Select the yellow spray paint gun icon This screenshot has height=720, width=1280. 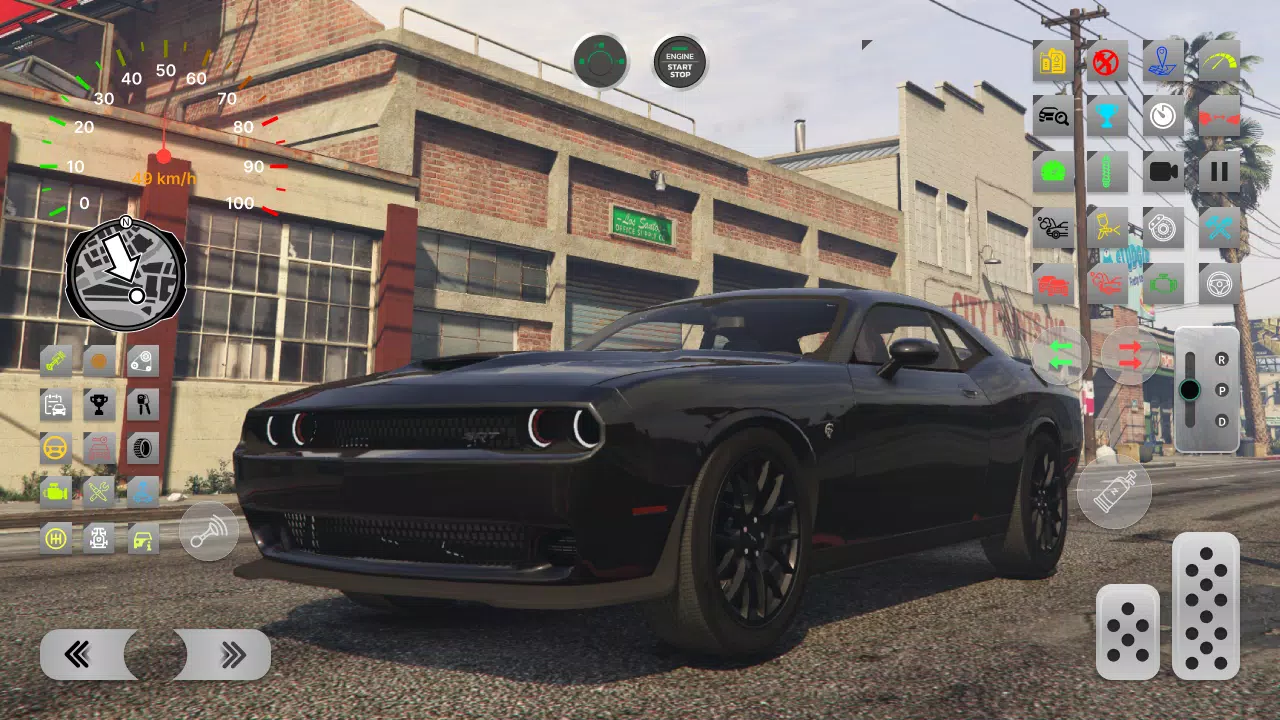(x=1107, y=226)
